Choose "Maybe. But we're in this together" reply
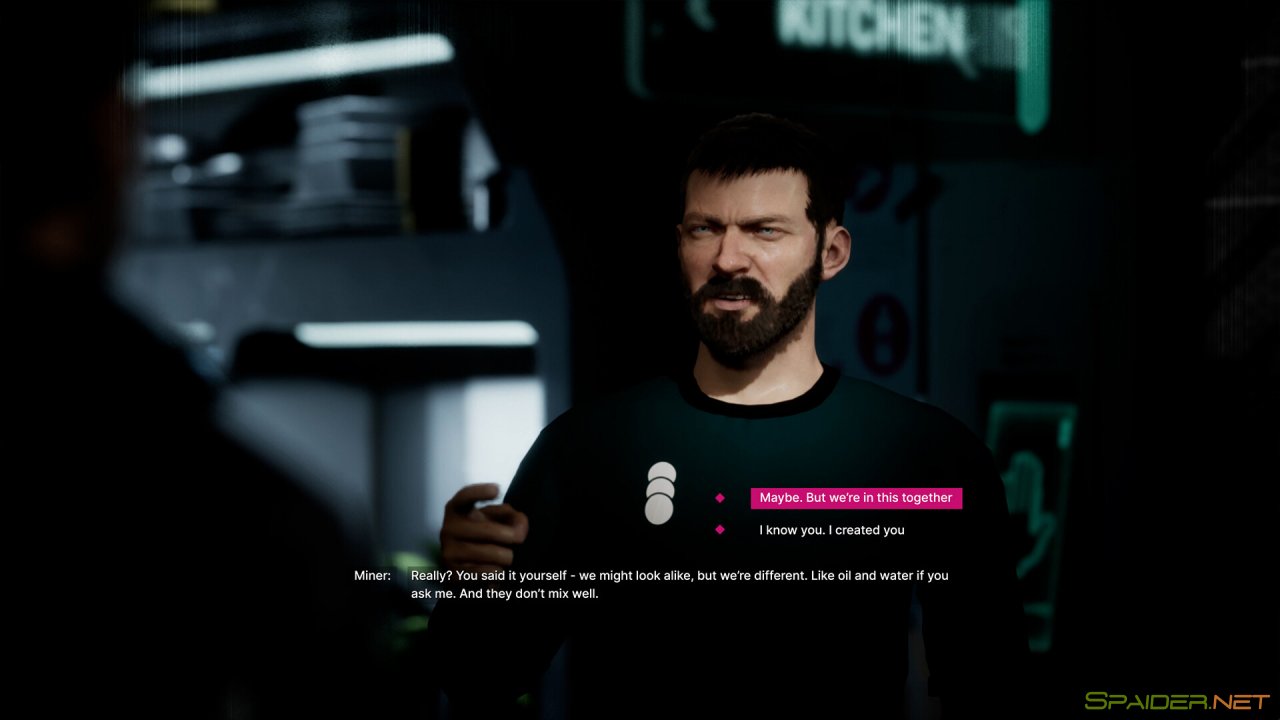Viewport: 1280px width, 720px height. tap(856, 498)
